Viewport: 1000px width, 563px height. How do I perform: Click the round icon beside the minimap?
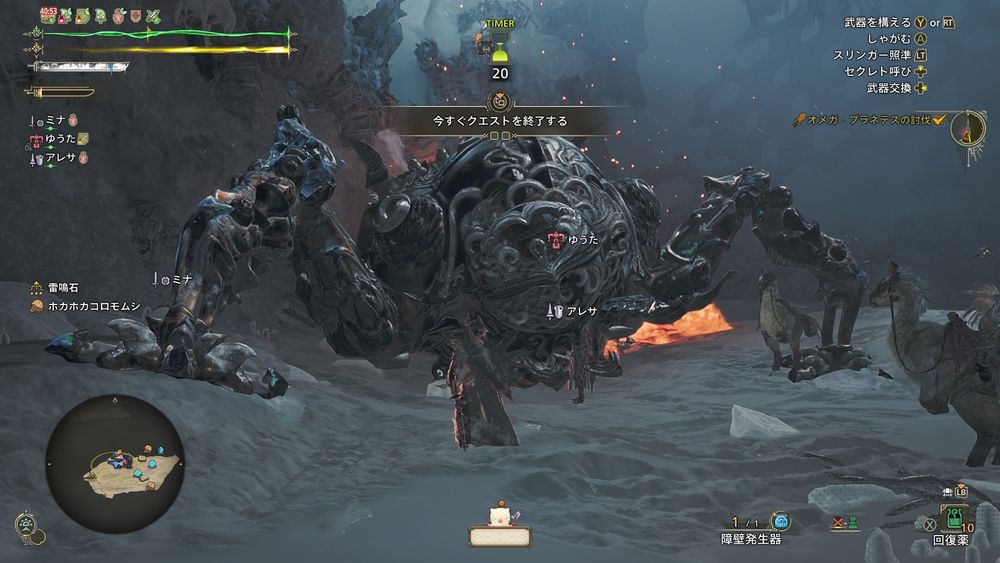click(28, 525)
